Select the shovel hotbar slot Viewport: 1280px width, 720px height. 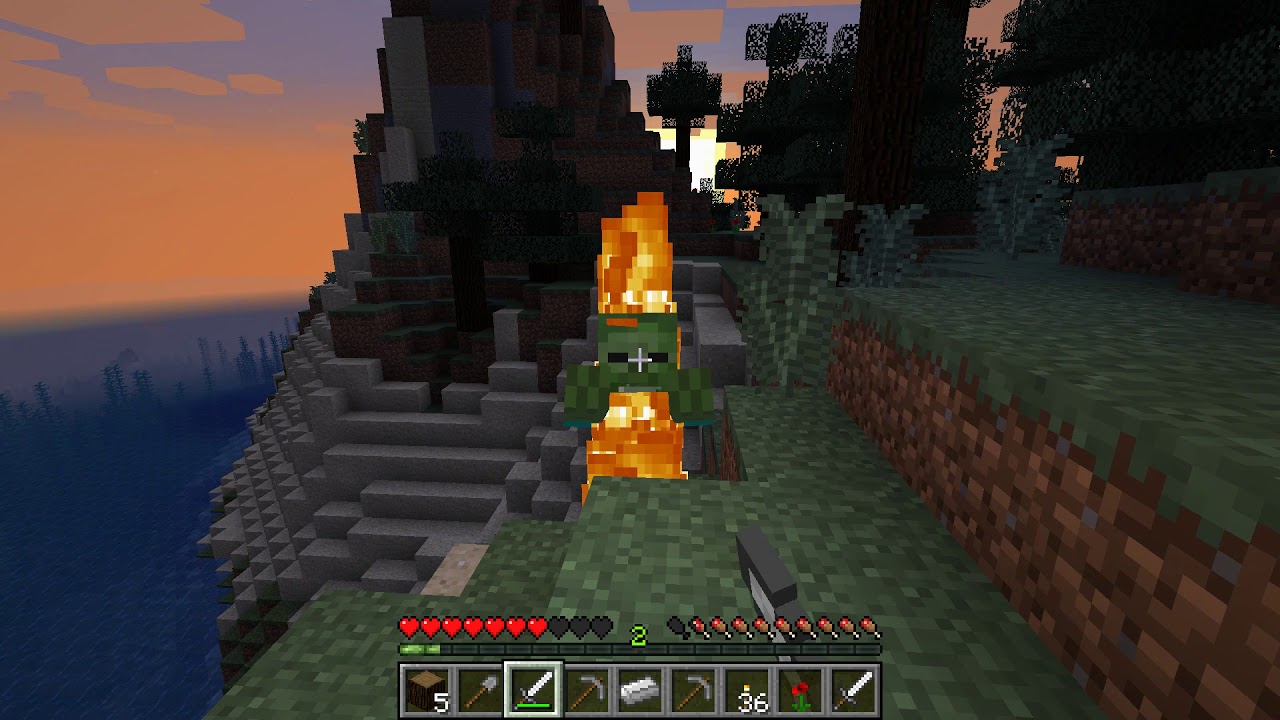pyautogui.click(x=479, y=691)
